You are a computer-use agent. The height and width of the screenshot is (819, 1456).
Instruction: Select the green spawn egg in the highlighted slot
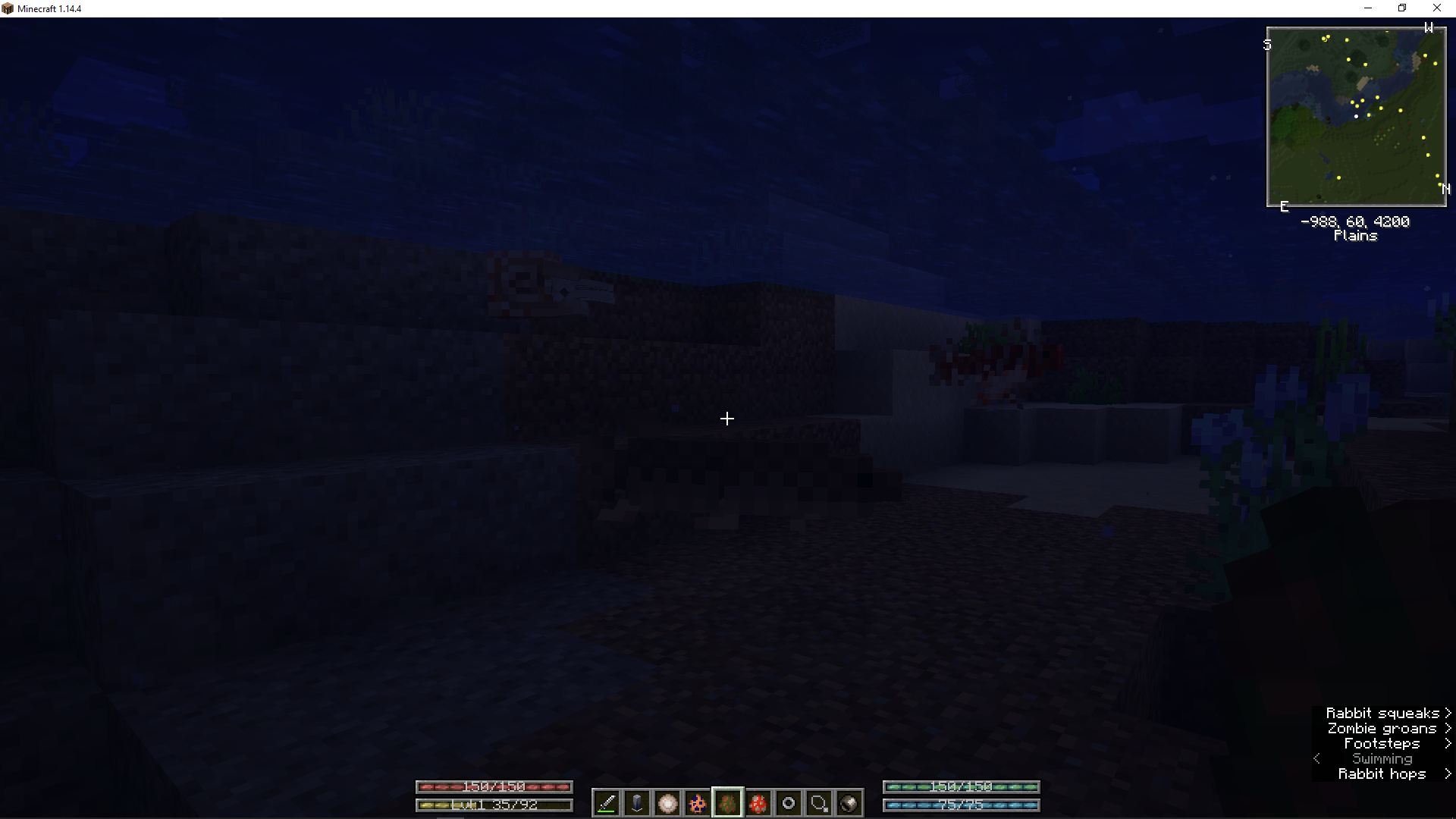[x=727, y=803]
